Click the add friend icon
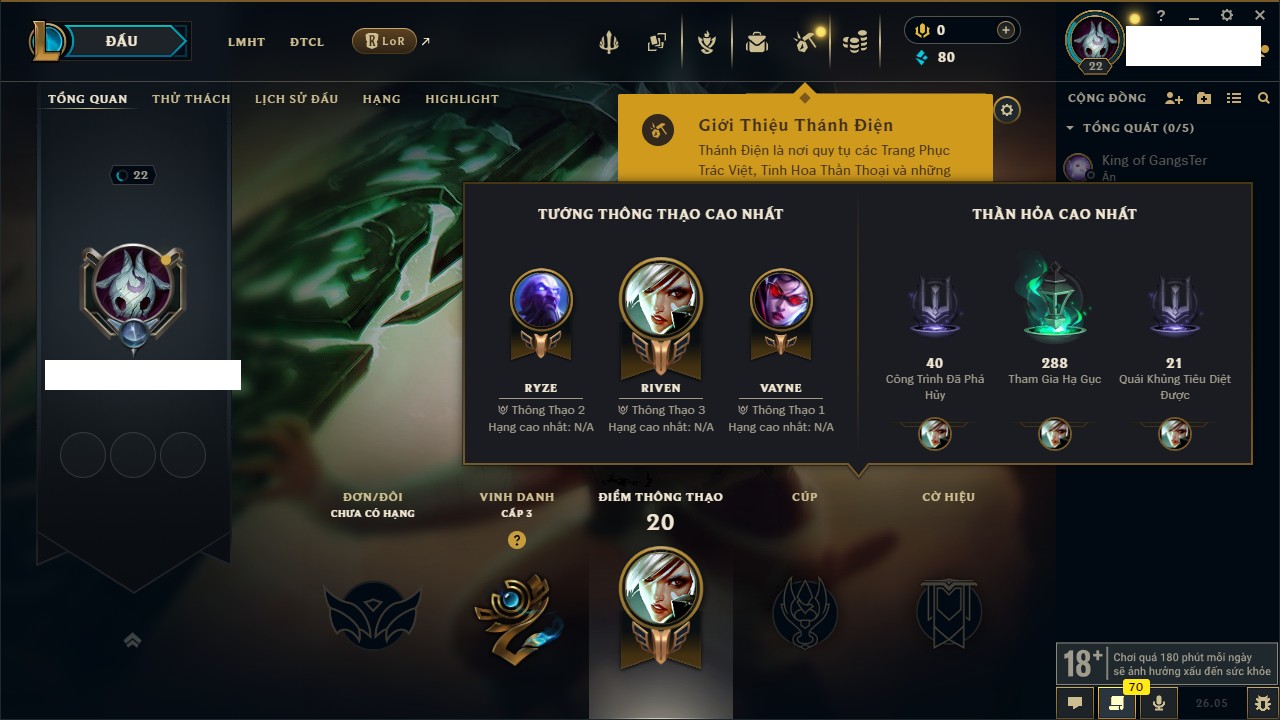This screenshot has height=720, width=1280. [x=1174, y=98]
